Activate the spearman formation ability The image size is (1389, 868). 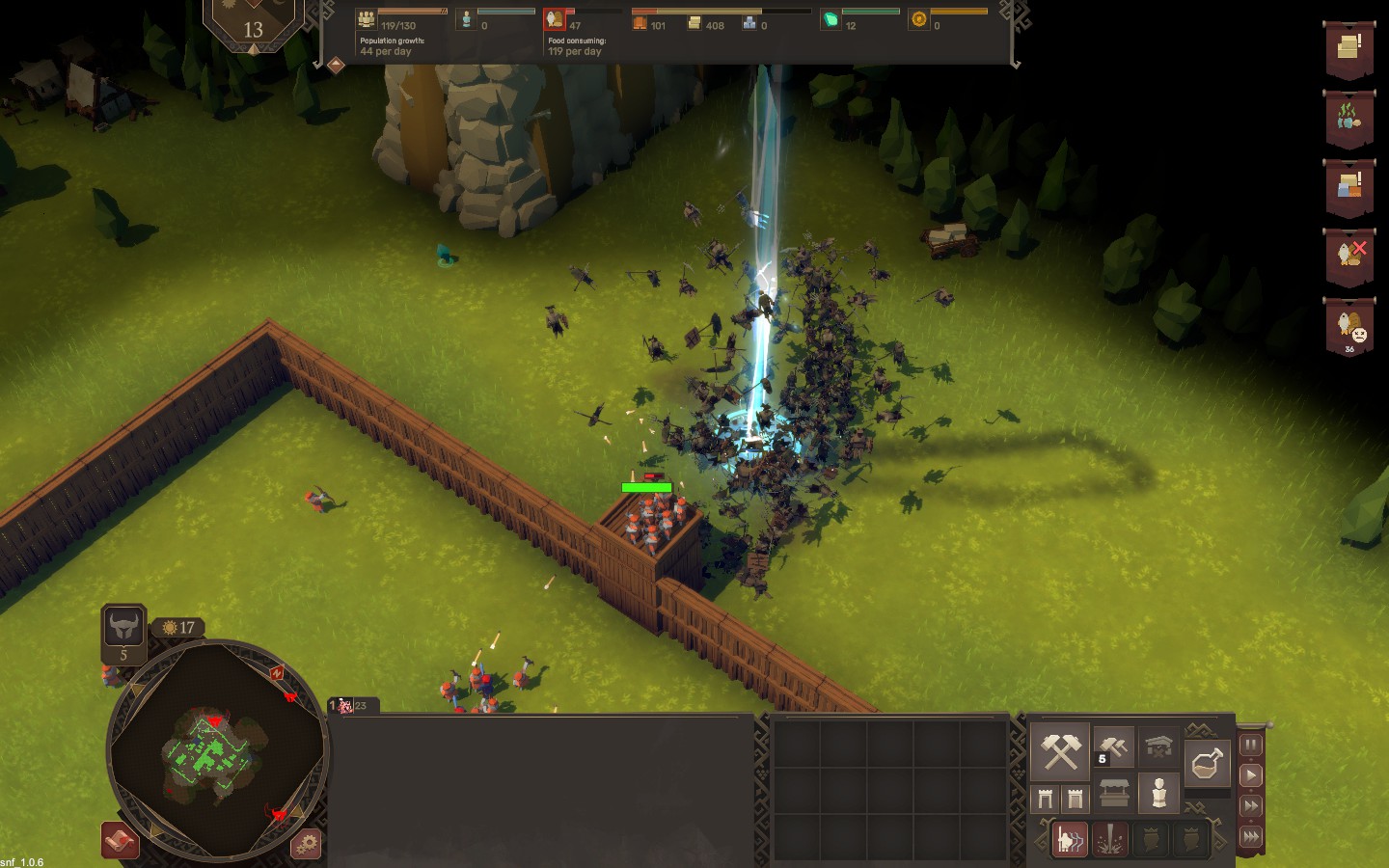(x=1069, y=839)
